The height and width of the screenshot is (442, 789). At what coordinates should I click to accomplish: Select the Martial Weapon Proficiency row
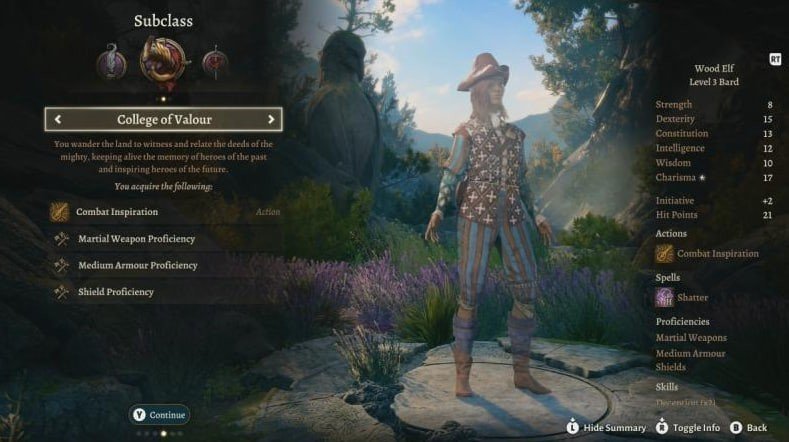point(135,239)
